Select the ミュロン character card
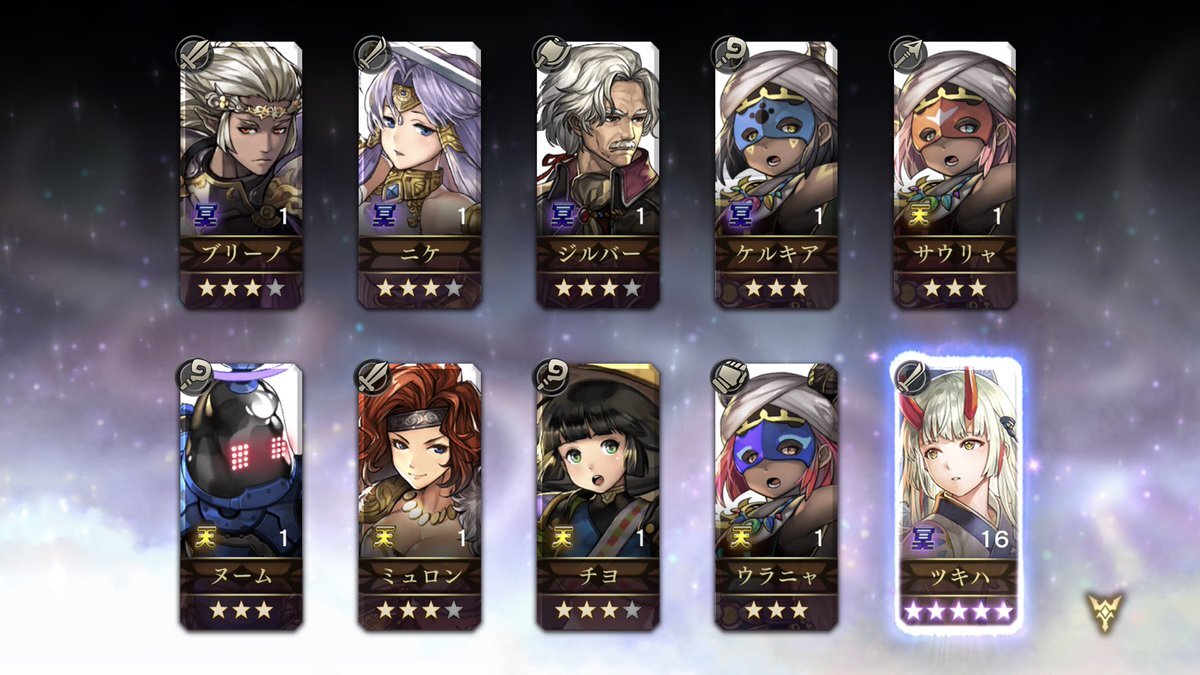 pyautogui.click(x=419, y=497)
